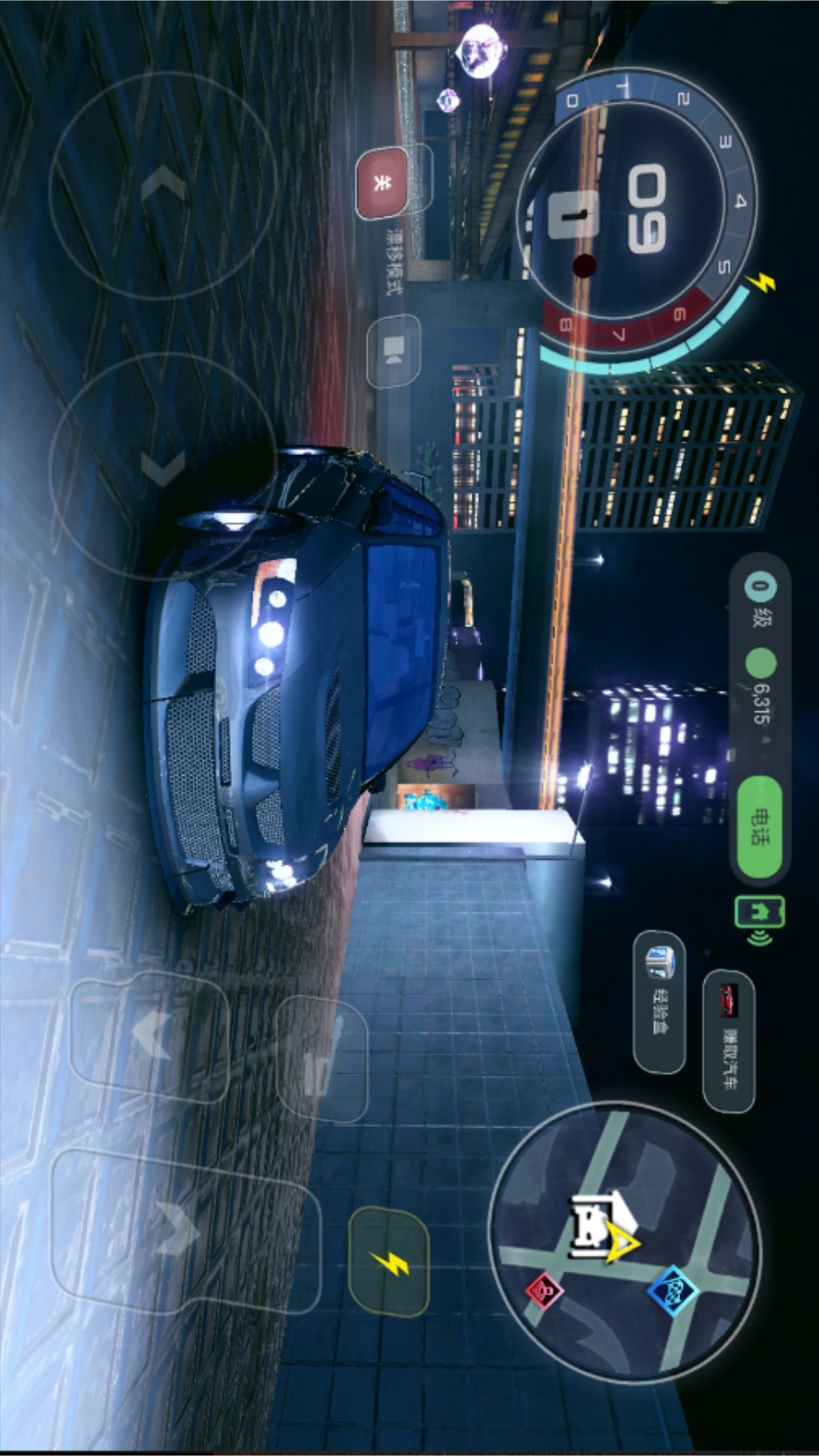Screen dimensions: 819x1456
Task: Open the green 电话 phone button
Action: point(759,827)
